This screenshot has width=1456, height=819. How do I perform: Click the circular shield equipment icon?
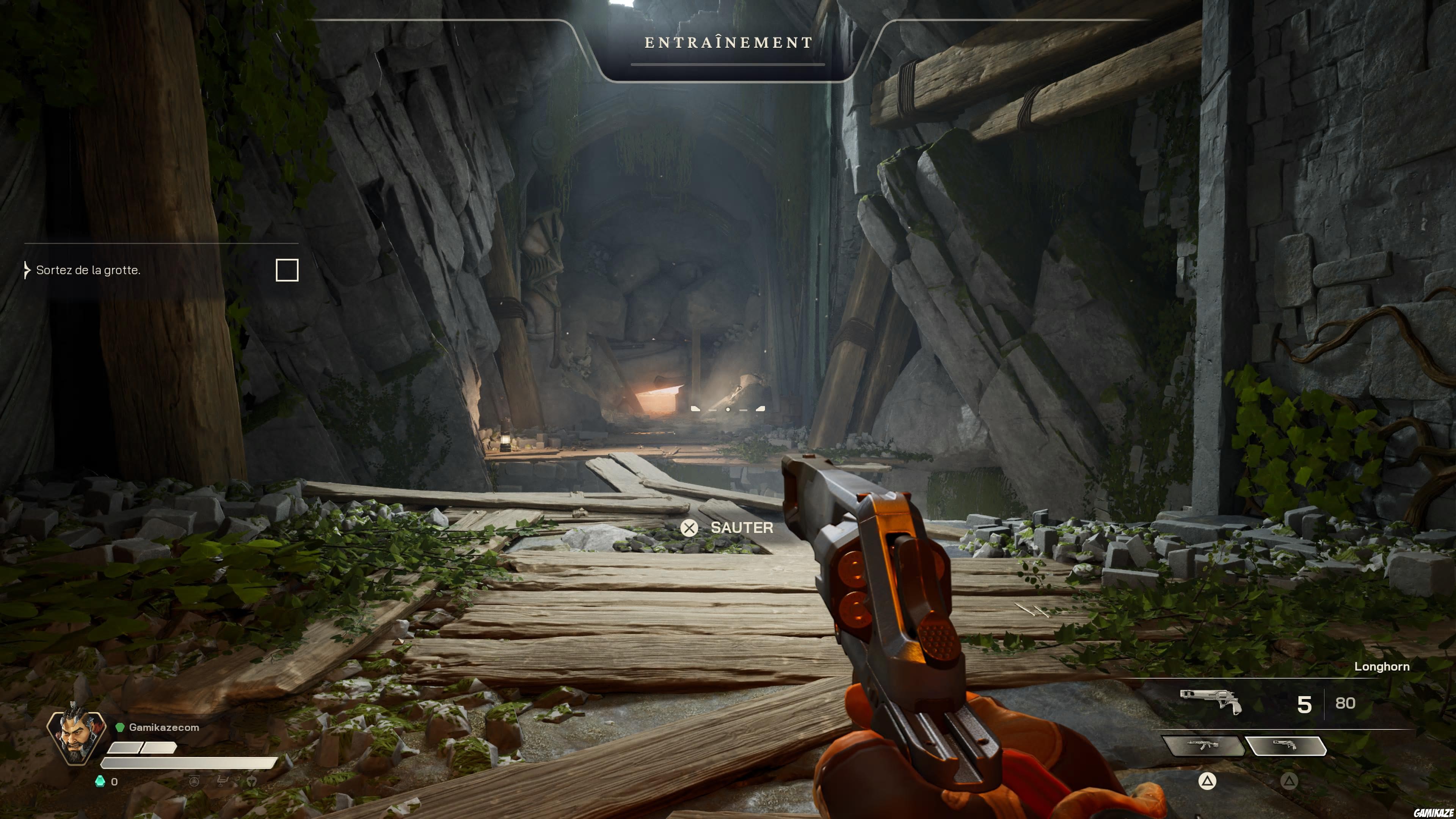coord(194,782)
